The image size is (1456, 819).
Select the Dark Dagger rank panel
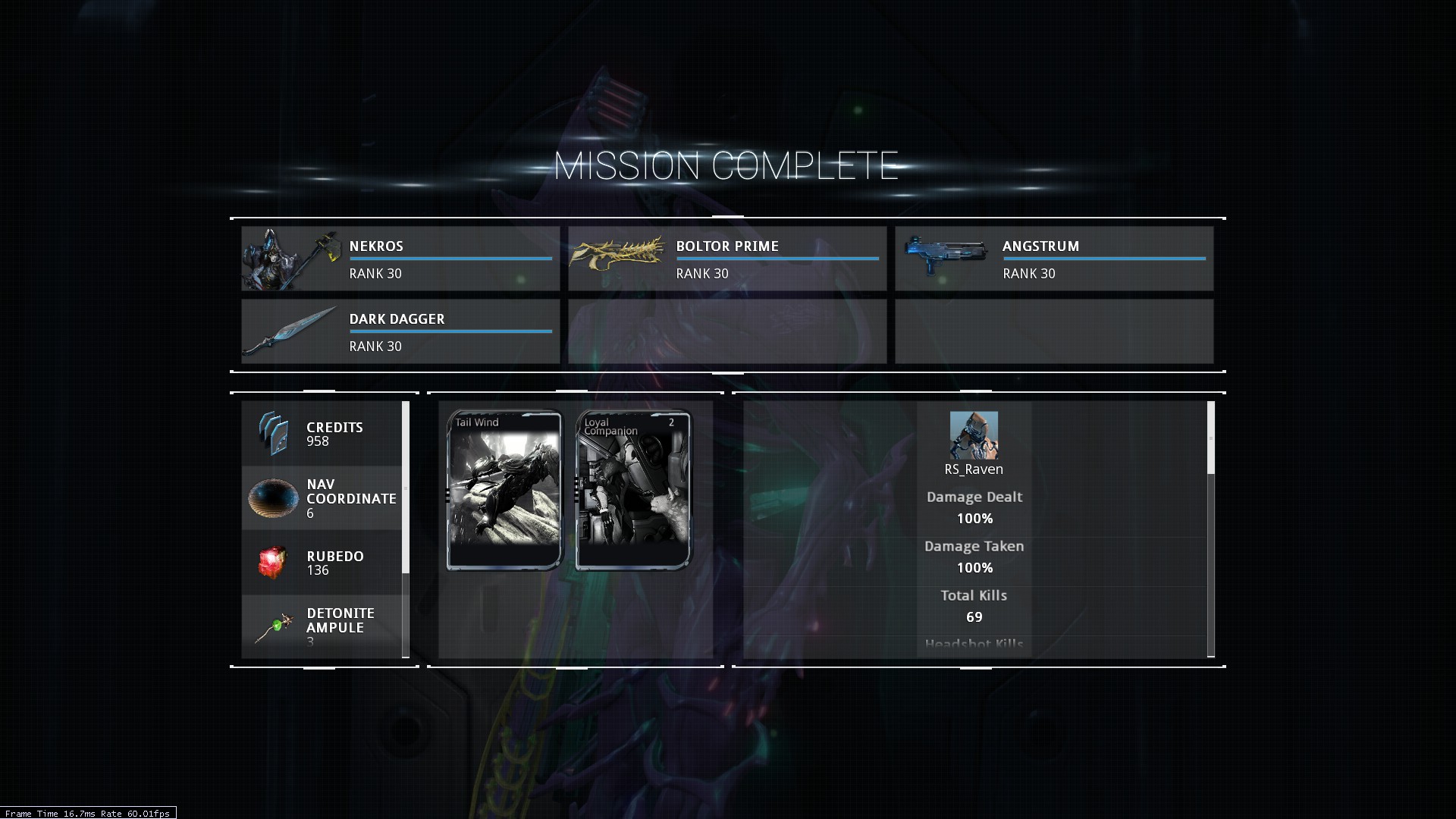coord(400,331)
